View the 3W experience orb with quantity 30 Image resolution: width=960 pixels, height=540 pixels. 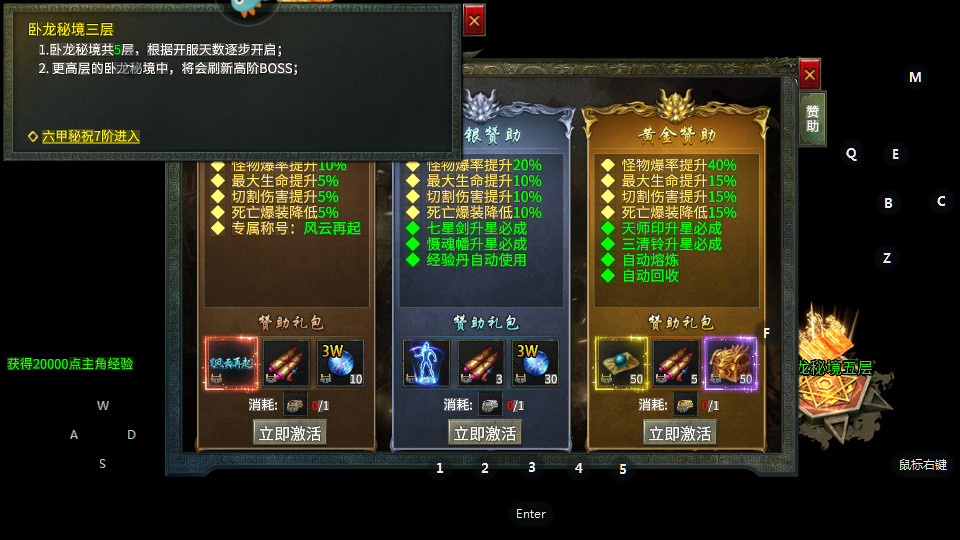click(536, 364)
